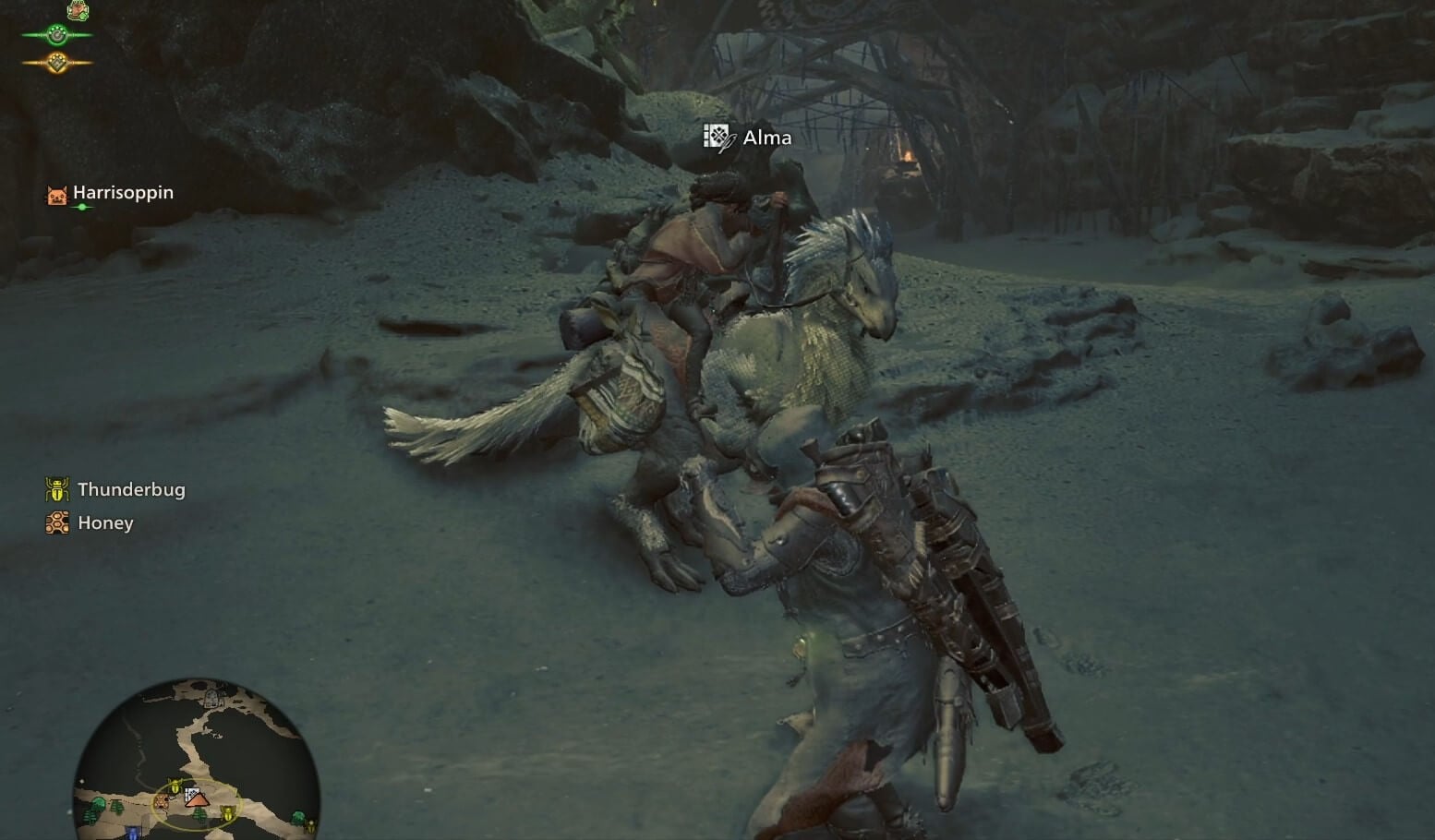Screen dimensions: 1435x840
Task: Click the orange player arrow on the minimap
Action: pyautogui.click(x=198, y=801)
